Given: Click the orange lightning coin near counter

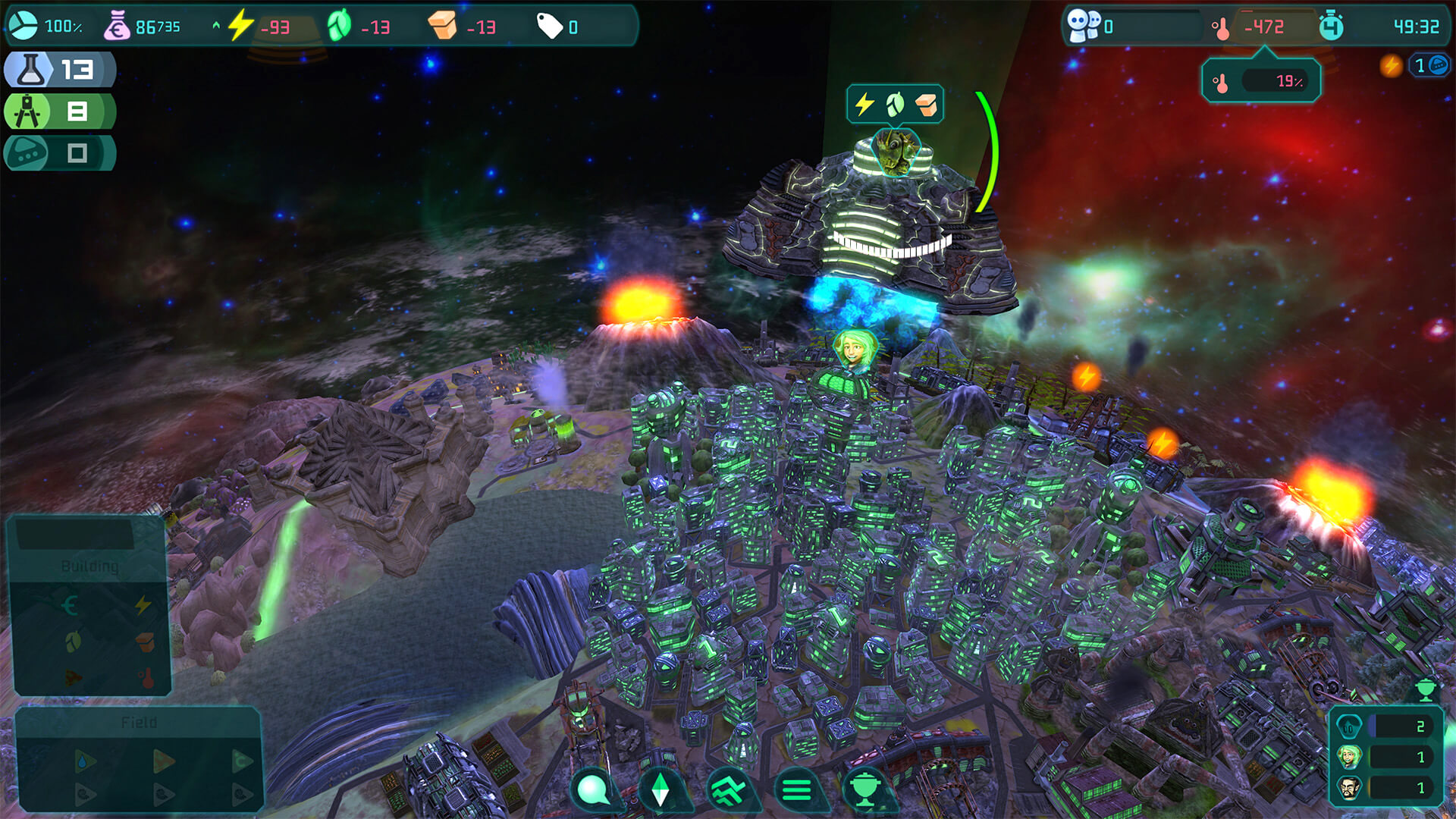Looking at the screenshot, I should tap(1391, 65).
